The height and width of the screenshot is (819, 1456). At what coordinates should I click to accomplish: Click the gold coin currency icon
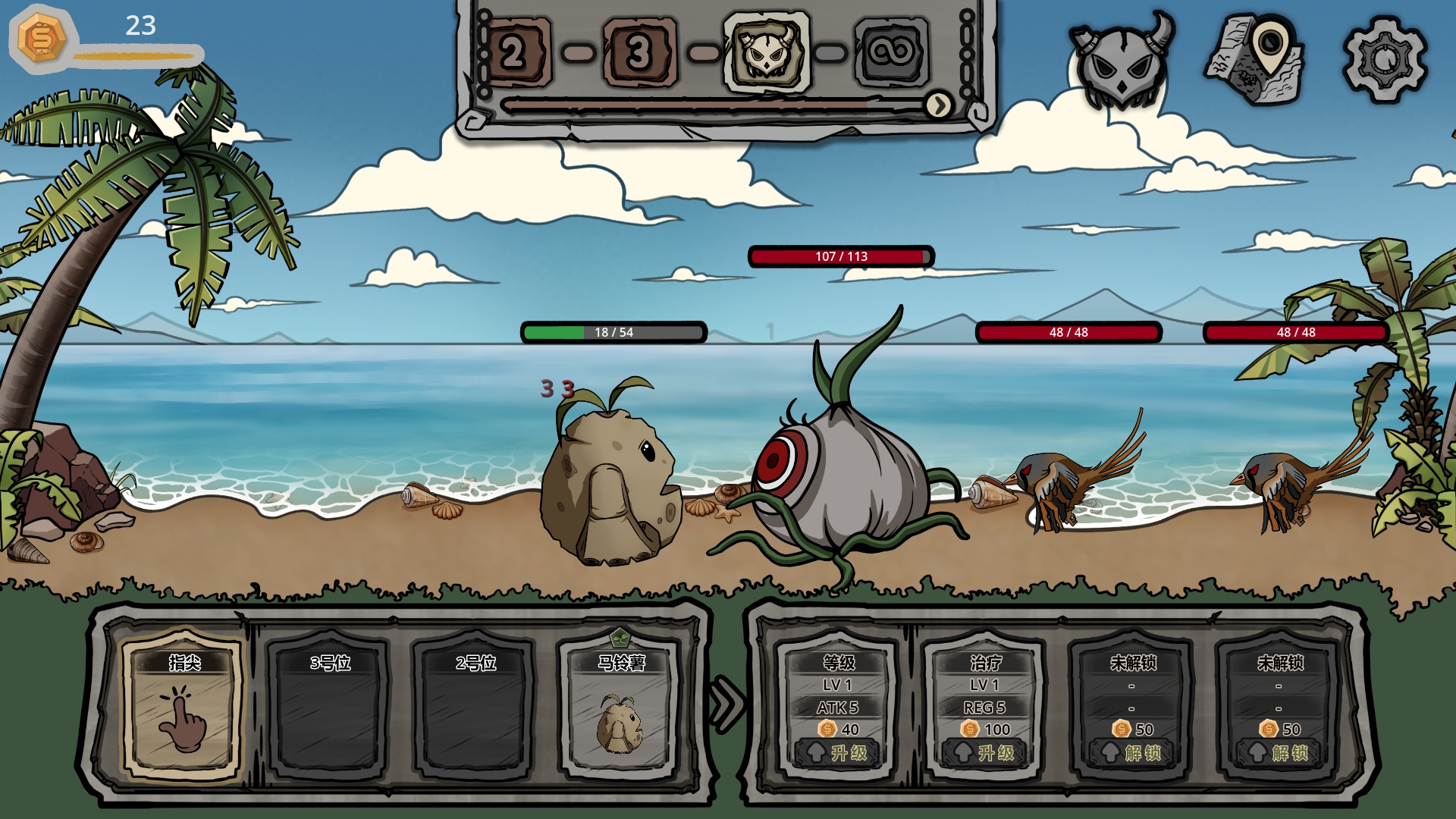click(41, 38)
